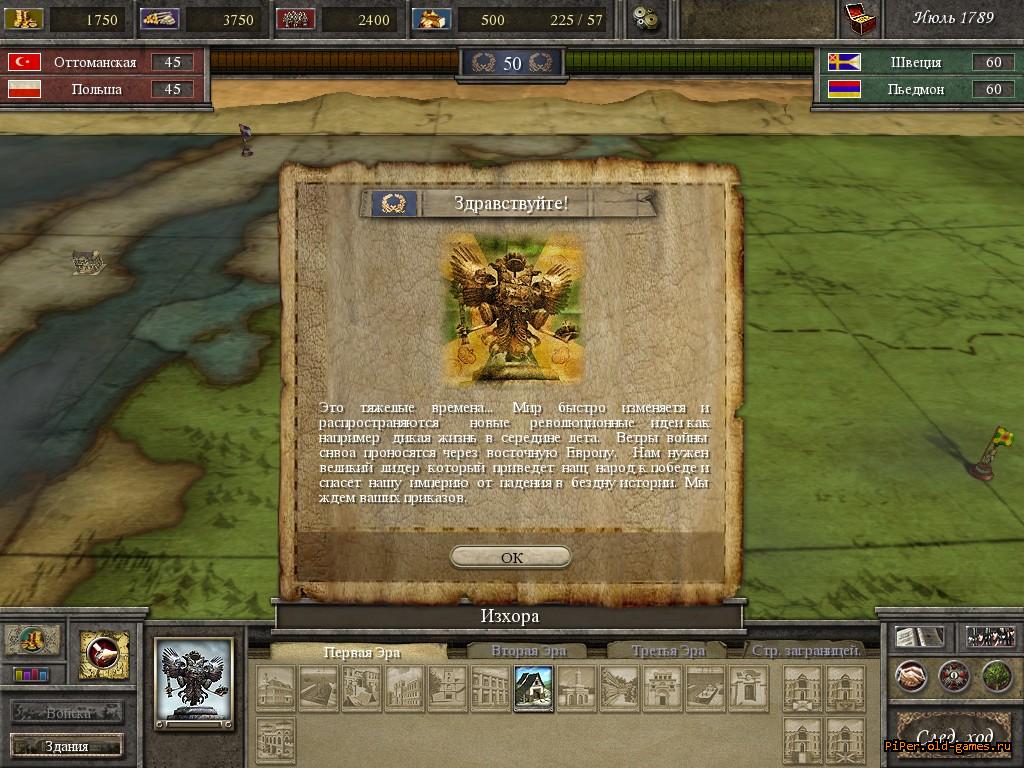This screenshot has width=1024, height=768.
Task: Open the colored bar chart icon
Action: point(30,675)
